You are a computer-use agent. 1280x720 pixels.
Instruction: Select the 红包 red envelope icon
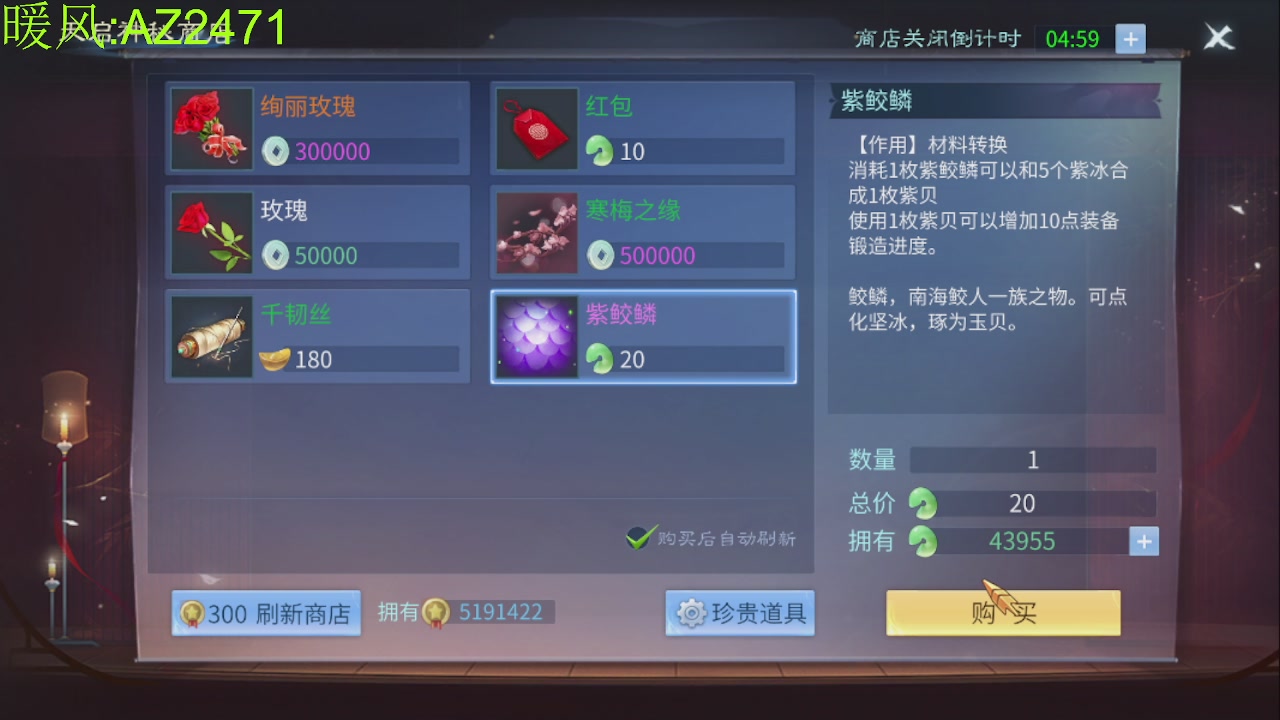[536, 129]
